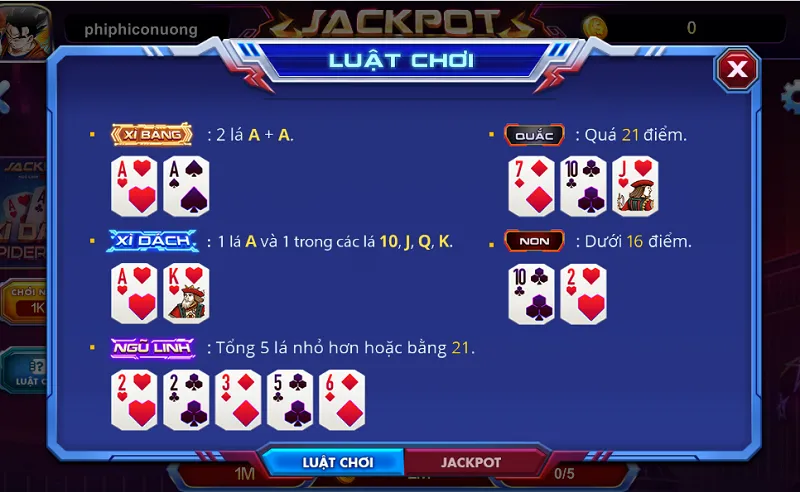Open settings via the gear icon

[790, 96]
